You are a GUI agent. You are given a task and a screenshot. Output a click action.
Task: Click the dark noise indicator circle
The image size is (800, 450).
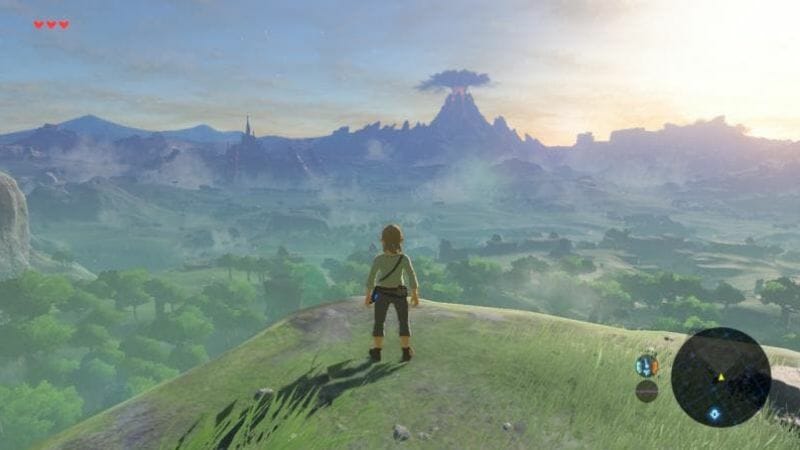tap(646, 391)
